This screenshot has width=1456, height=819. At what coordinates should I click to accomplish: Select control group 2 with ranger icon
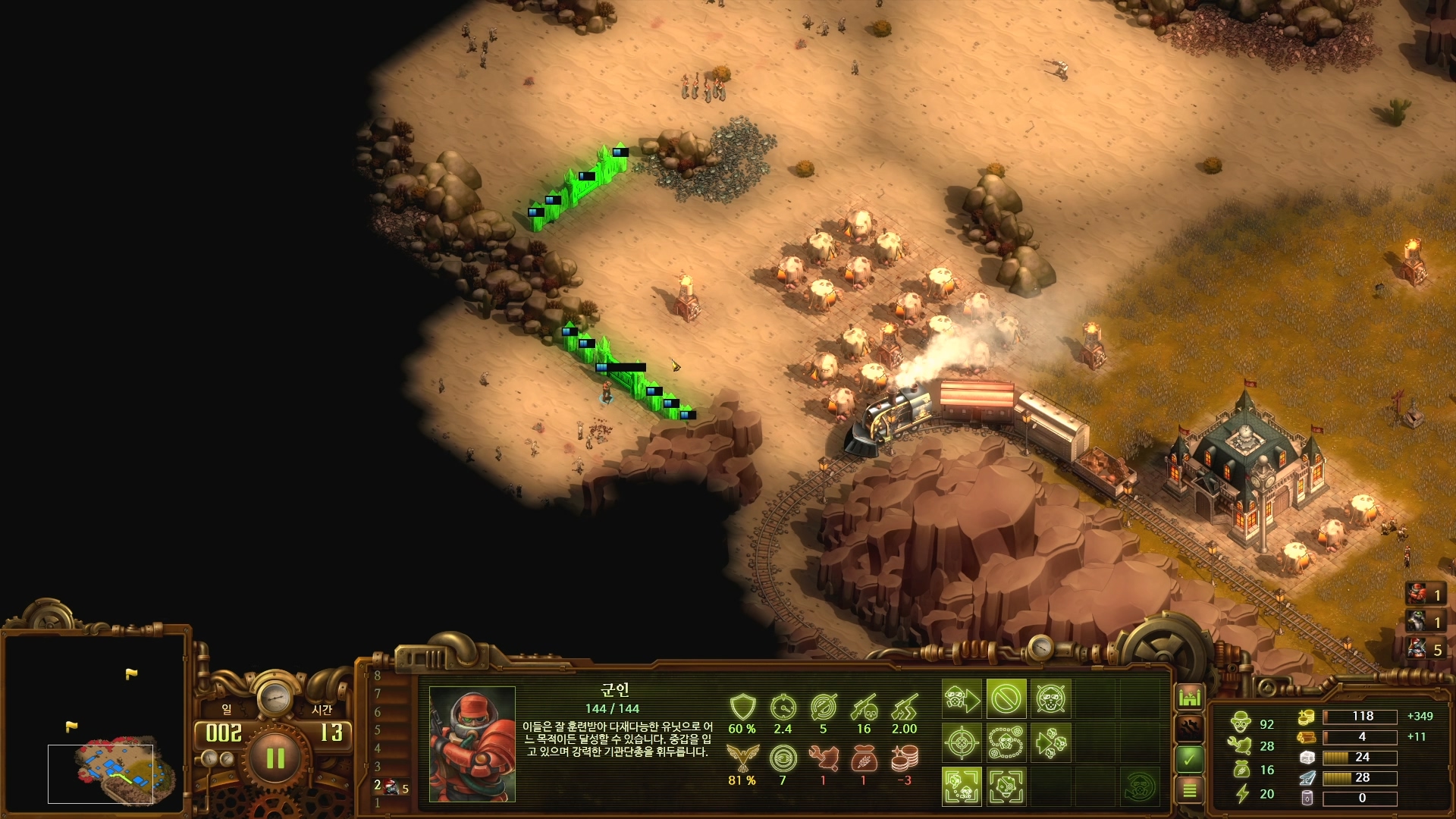coord(391,787)
